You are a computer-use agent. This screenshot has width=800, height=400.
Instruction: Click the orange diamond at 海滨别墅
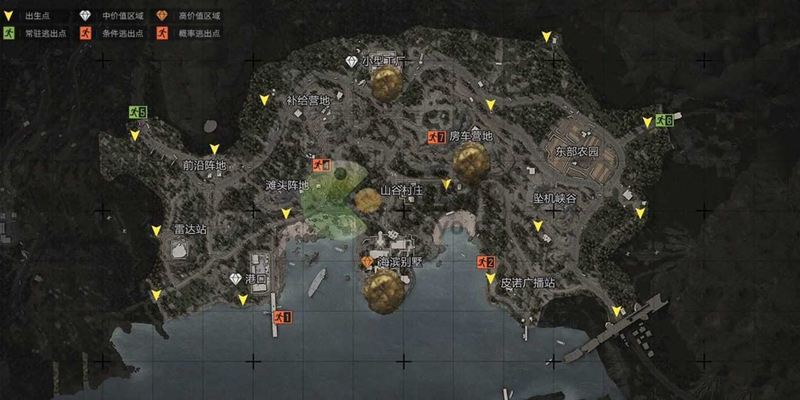point(367,261)
